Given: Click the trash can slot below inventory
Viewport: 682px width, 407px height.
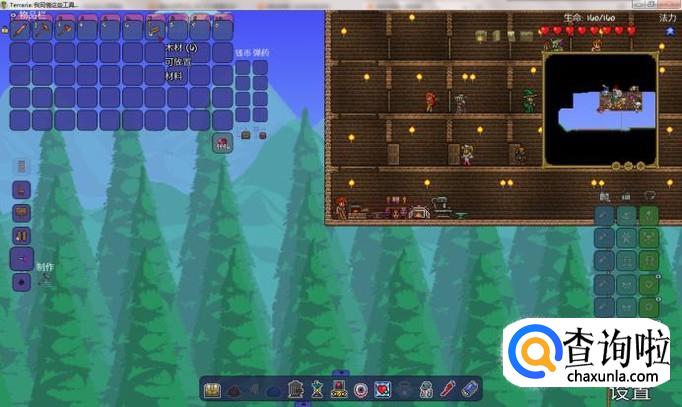Looking at the screenshot, I should point(222,142).
